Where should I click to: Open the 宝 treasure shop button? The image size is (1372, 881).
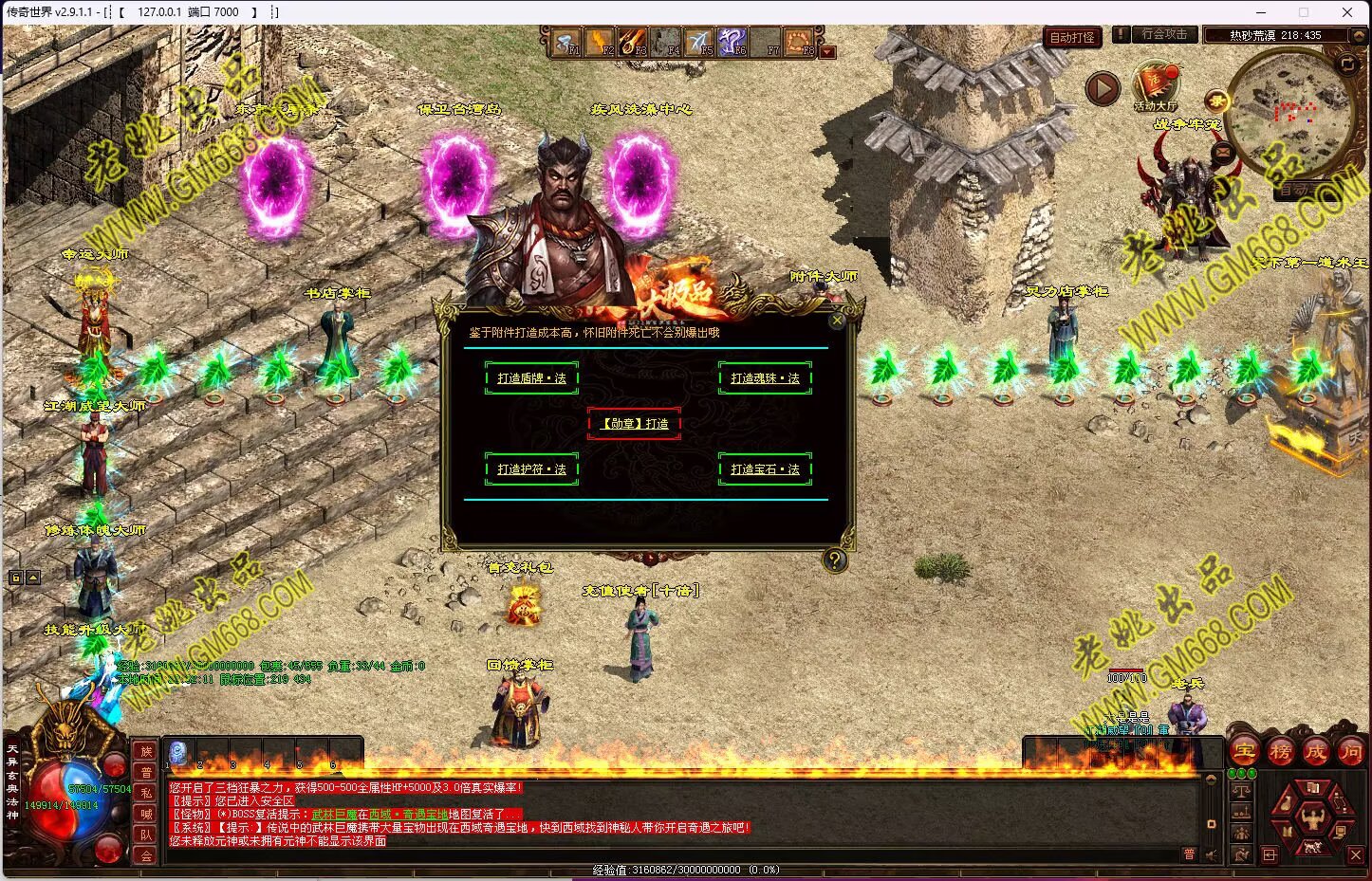[1244, 752]
